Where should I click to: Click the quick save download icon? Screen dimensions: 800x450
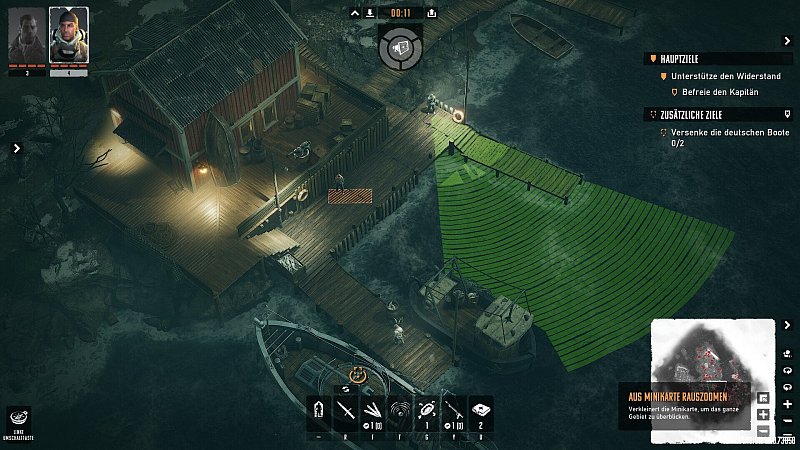pos(370,13)
